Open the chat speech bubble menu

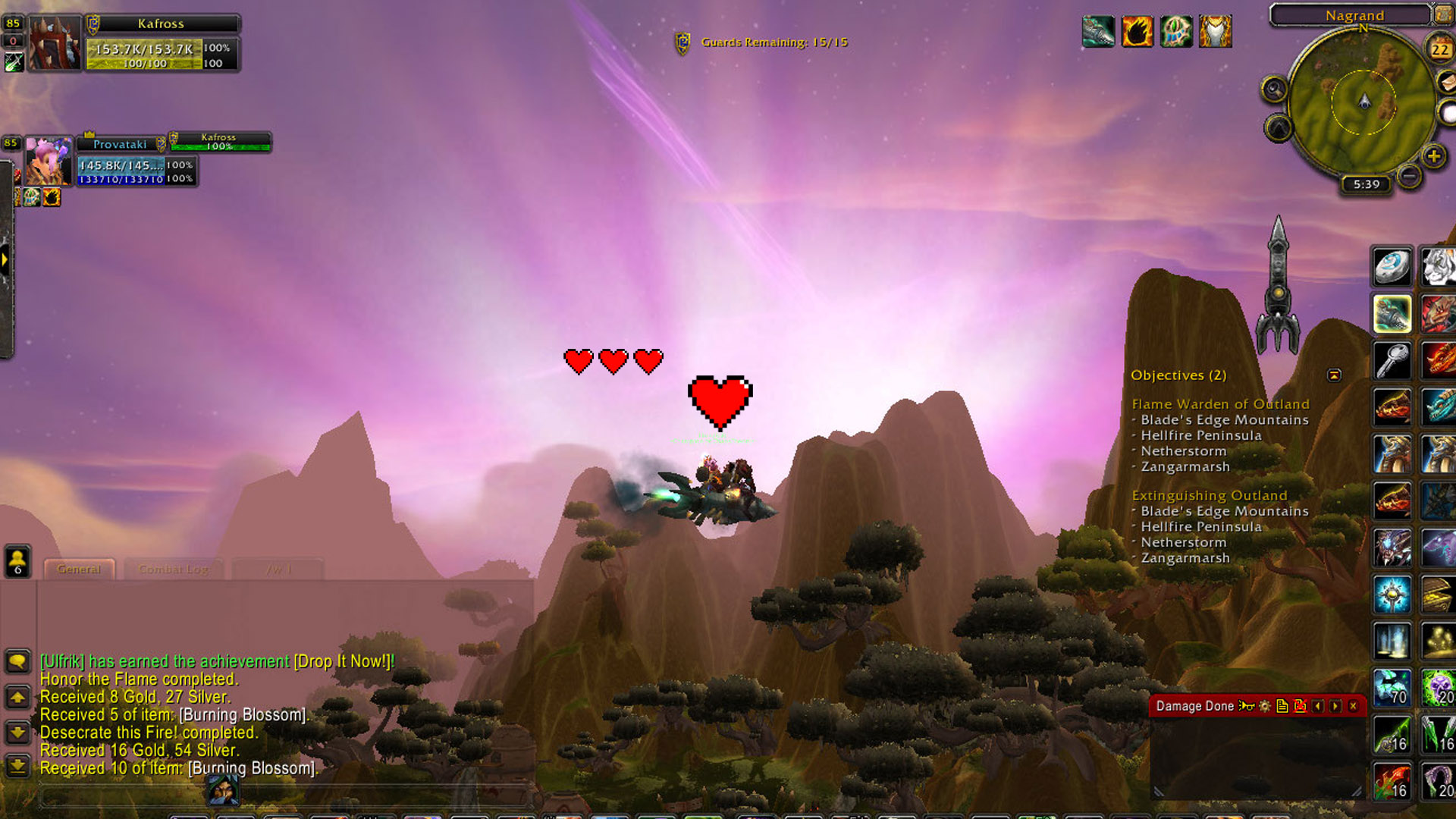click(17, 661)
